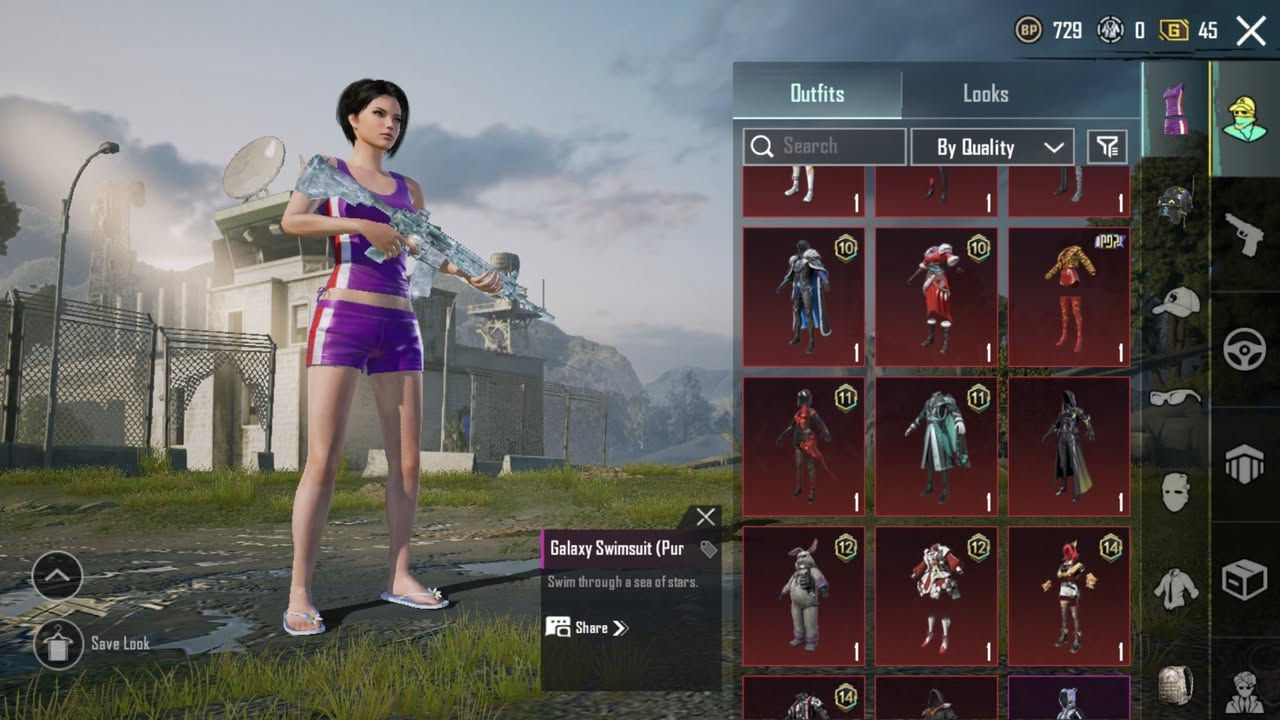Pick the bunny costume outfit
The image size is (1280, 720).
point(804,596)
